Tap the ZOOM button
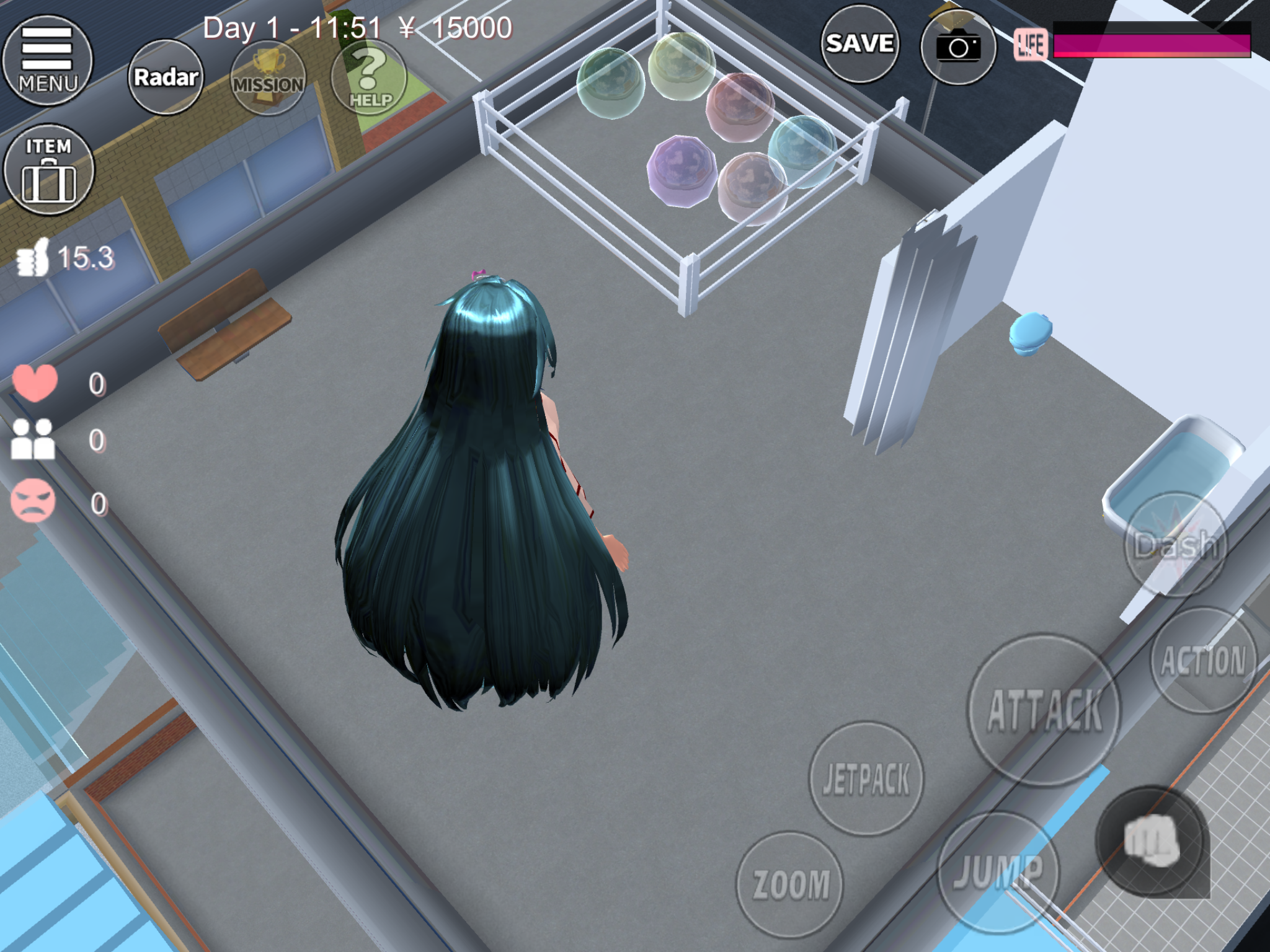1270x952 pixels. click(x=790, y=884)
